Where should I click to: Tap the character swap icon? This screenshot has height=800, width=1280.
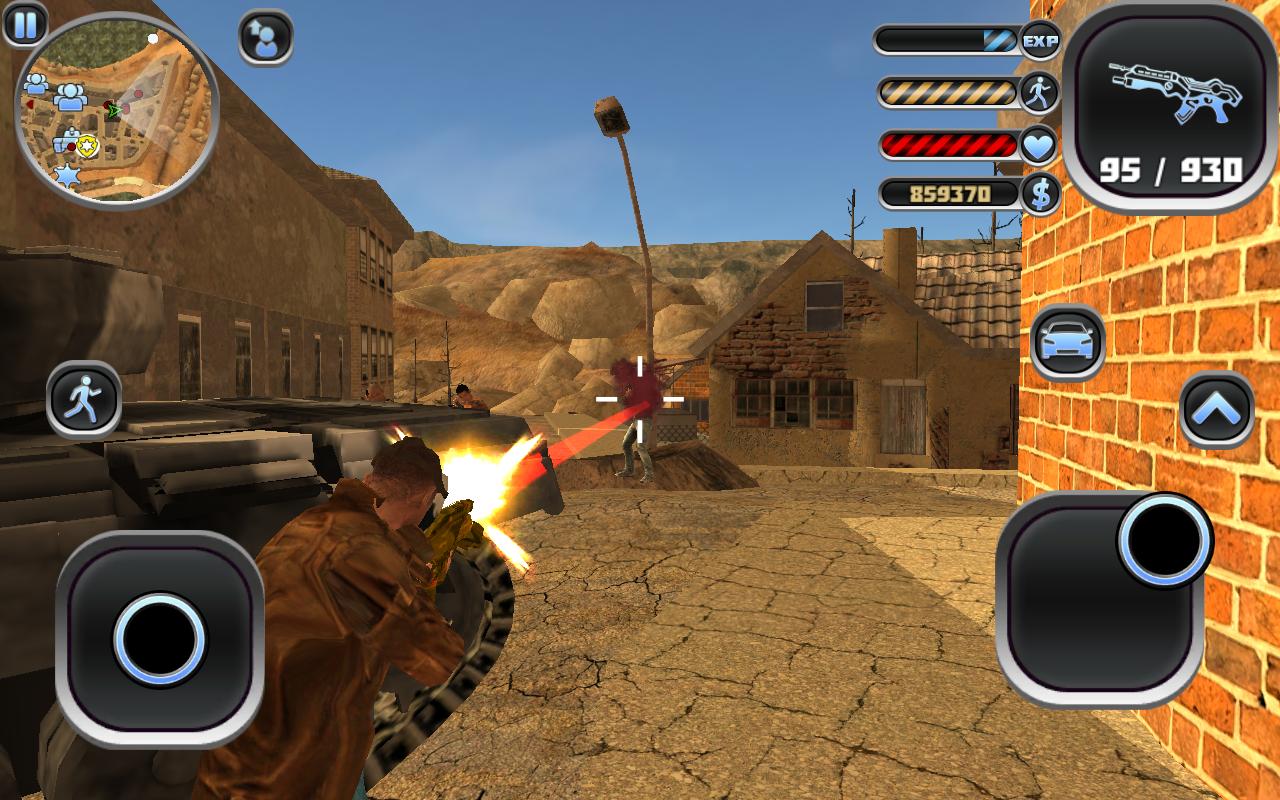point(266,38)
